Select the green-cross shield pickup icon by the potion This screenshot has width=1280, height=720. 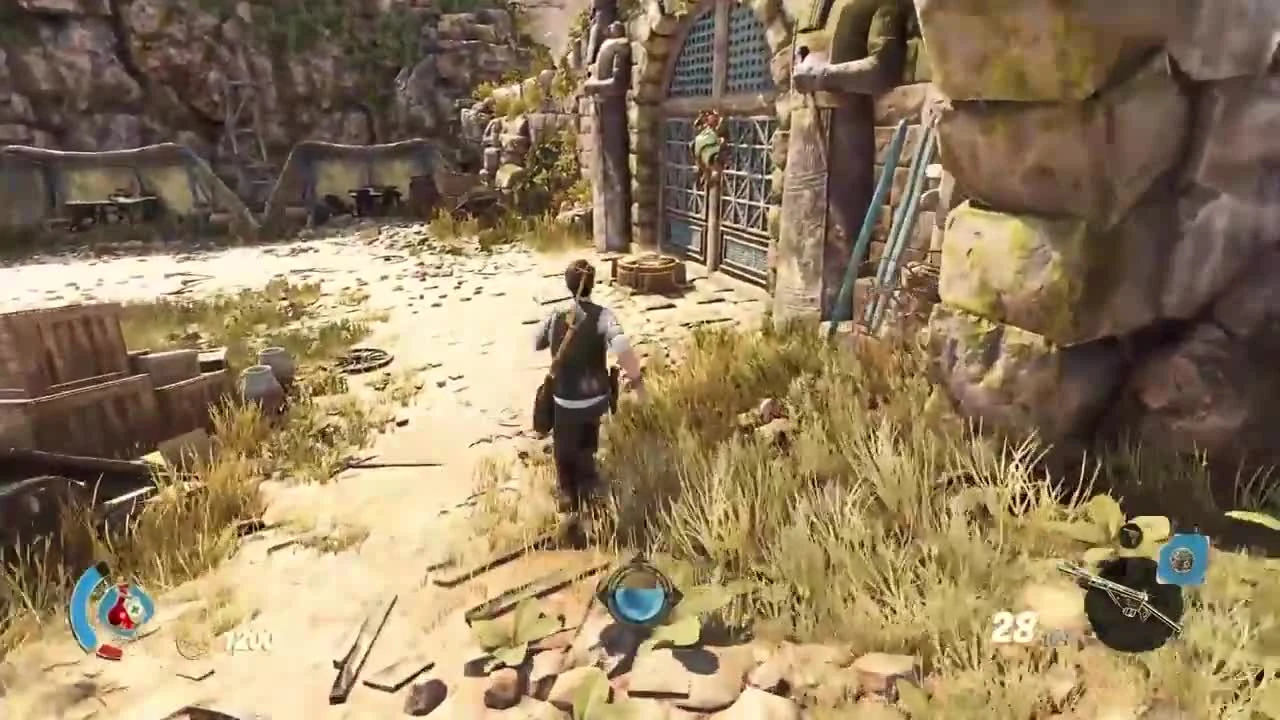(x=134, y=608)
